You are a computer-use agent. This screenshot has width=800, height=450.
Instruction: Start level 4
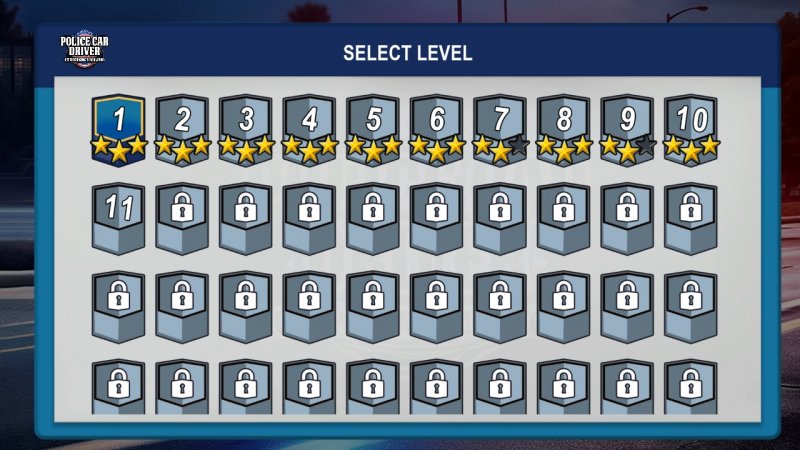(x=310, y=124)
